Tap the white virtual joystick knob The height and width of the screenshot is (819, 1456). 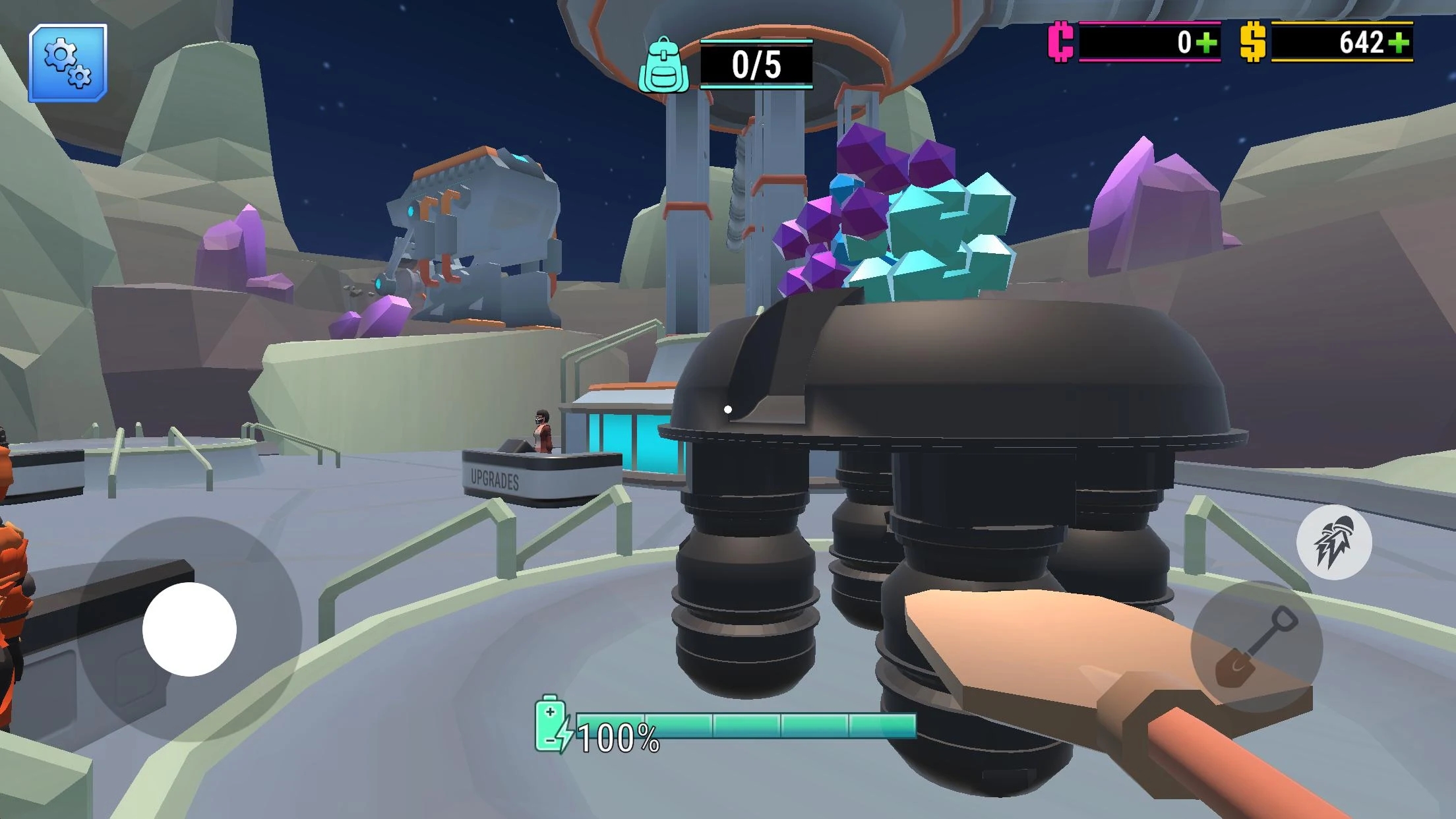(190, 629)
